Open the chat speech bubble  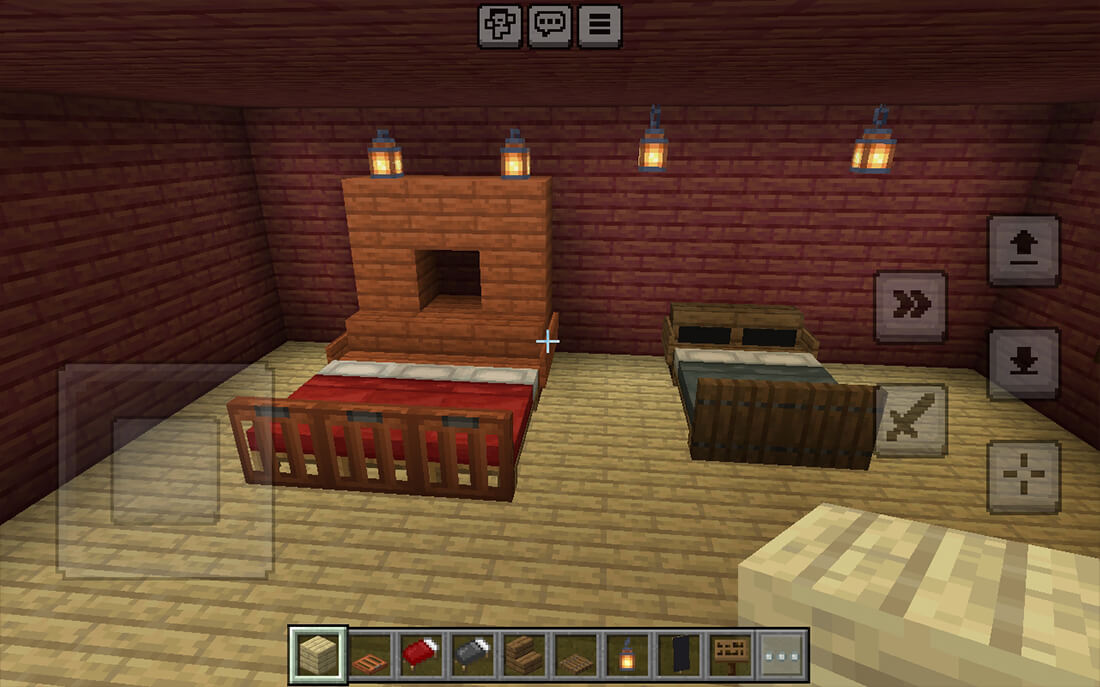[549, 26]
